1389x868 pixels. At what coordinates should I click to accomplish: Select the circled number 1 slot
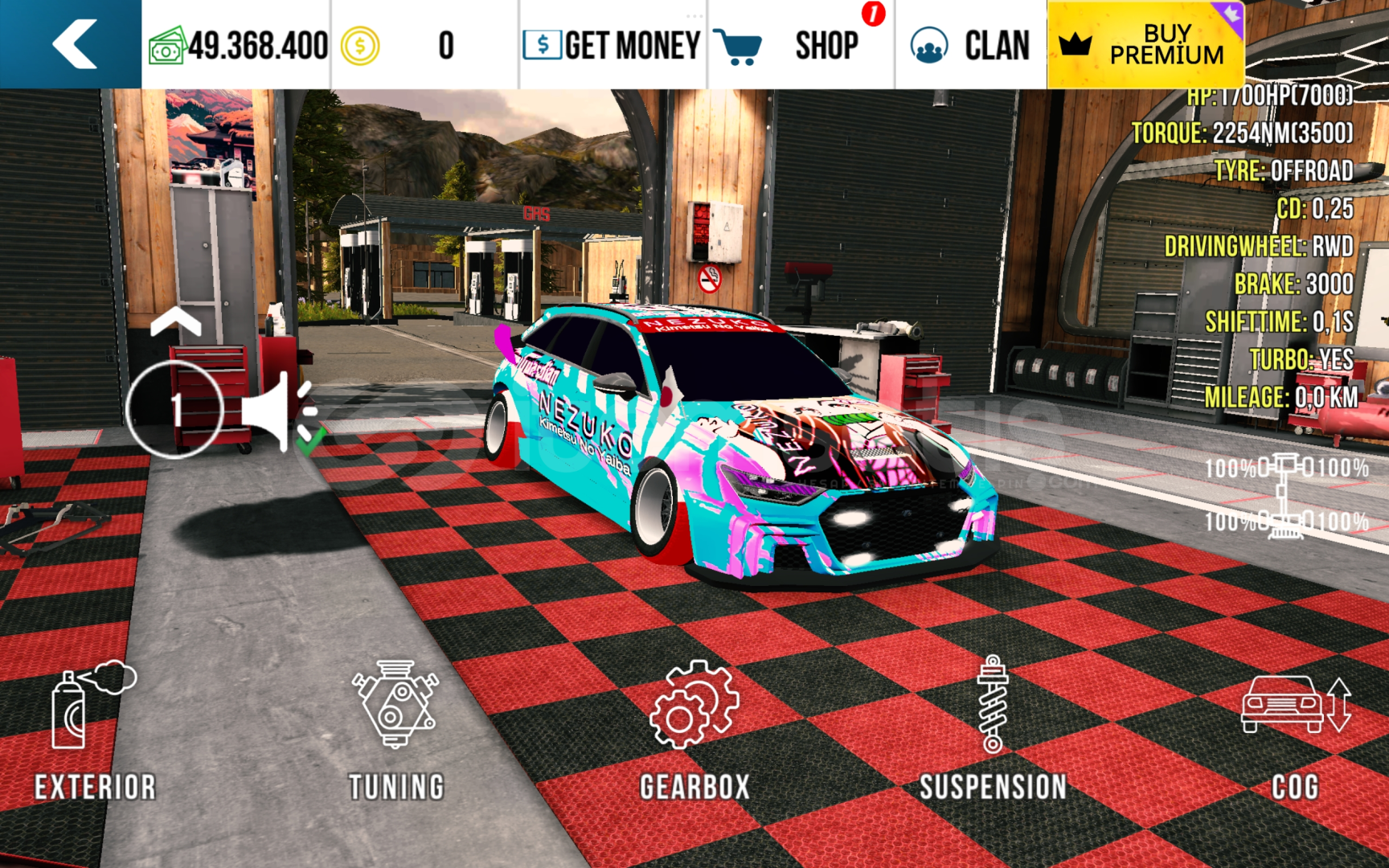[x=174, y=410]
